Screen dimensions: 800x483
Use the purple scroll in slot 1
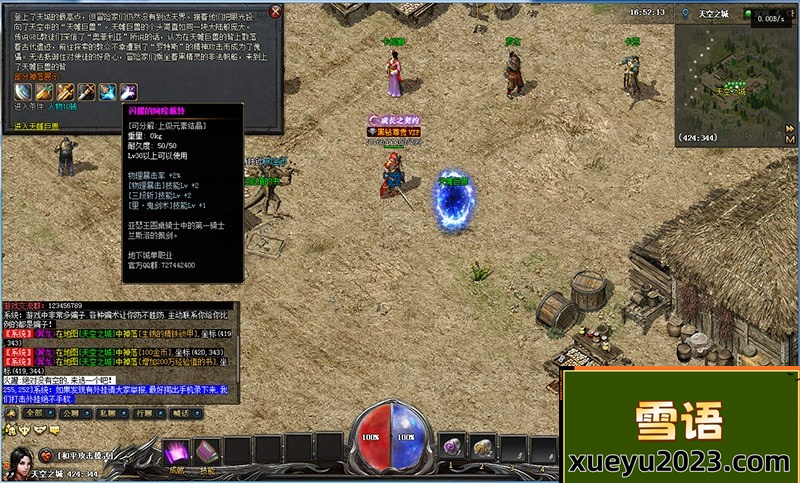click(x=452, y=446)
